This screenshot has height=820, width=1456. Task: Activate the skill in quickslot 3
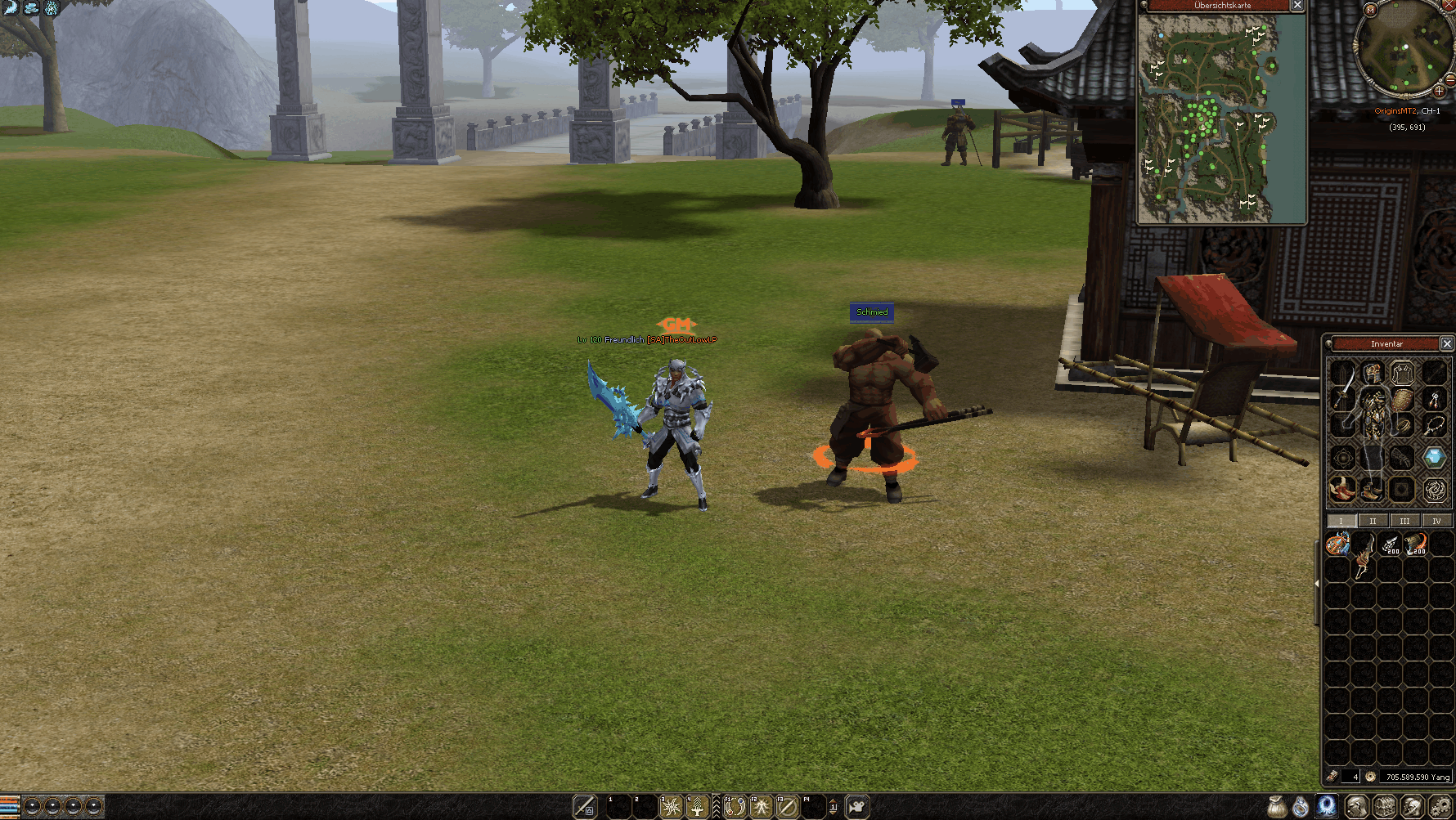[x=672, y=807]
